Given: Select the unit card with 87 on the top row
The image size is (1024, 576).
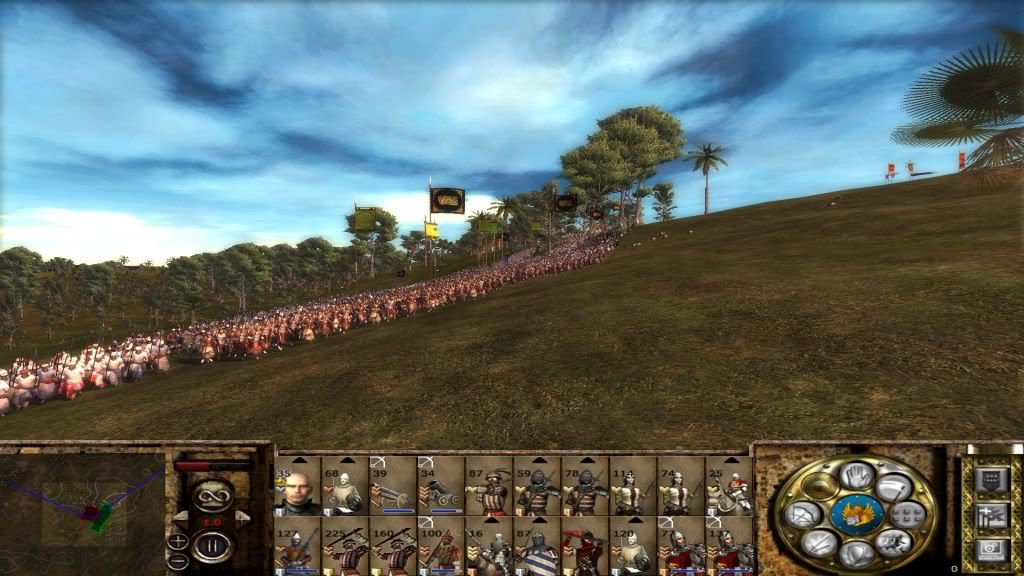Looking at the screenshot, I should [x=490, y=487].
